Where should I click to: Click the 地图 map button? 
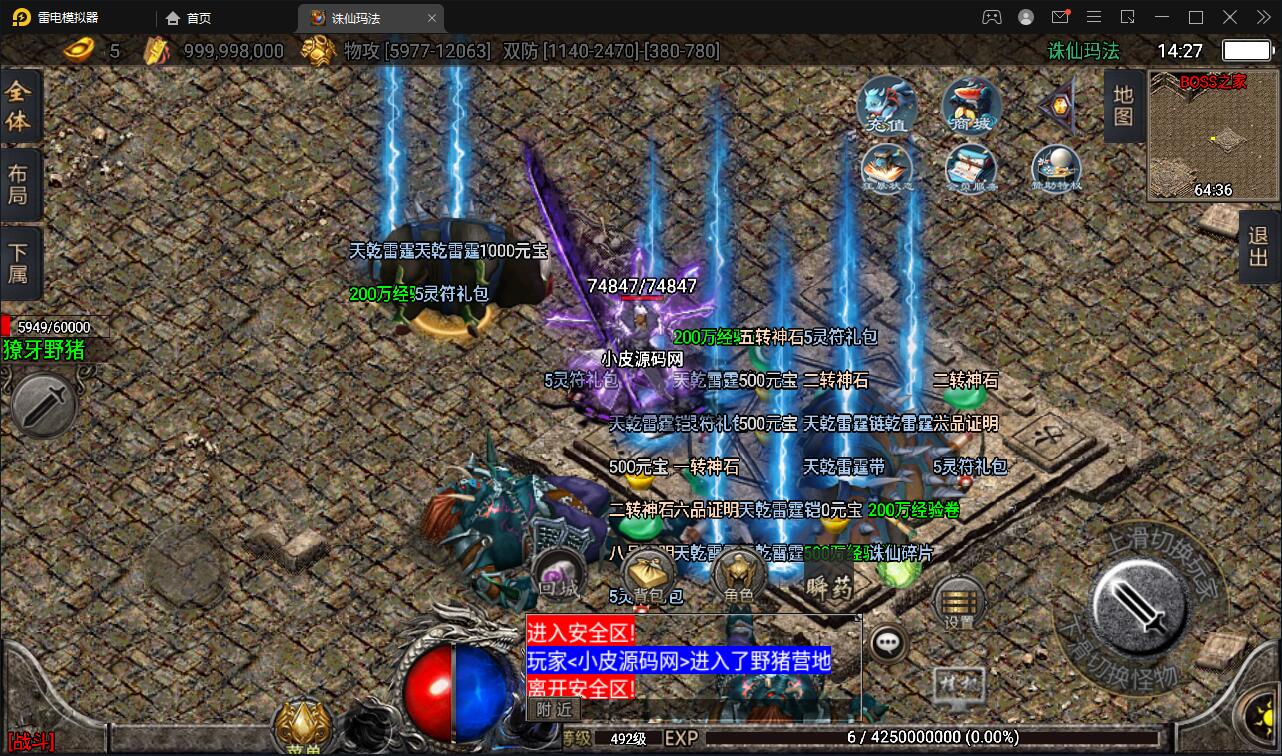1124,106
